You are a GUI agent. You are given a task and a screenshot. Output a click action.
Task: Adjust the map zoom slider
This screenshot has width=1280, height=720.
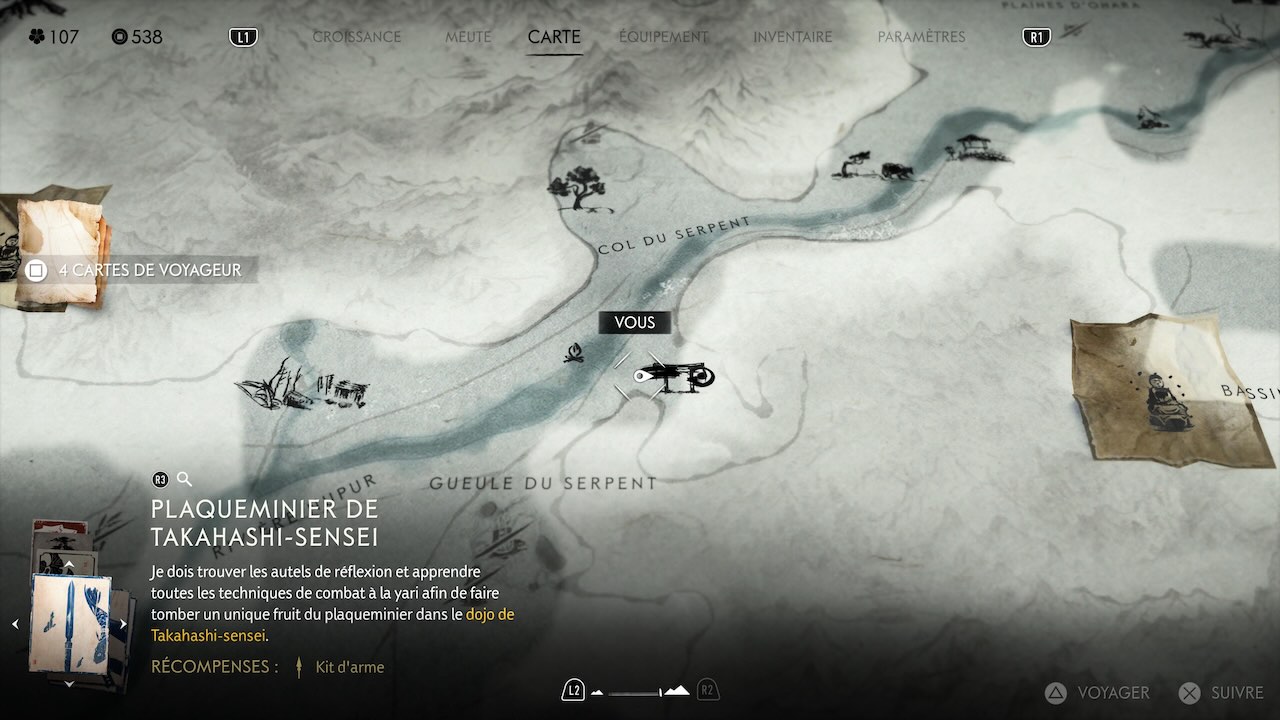click(x=640, y=691)
